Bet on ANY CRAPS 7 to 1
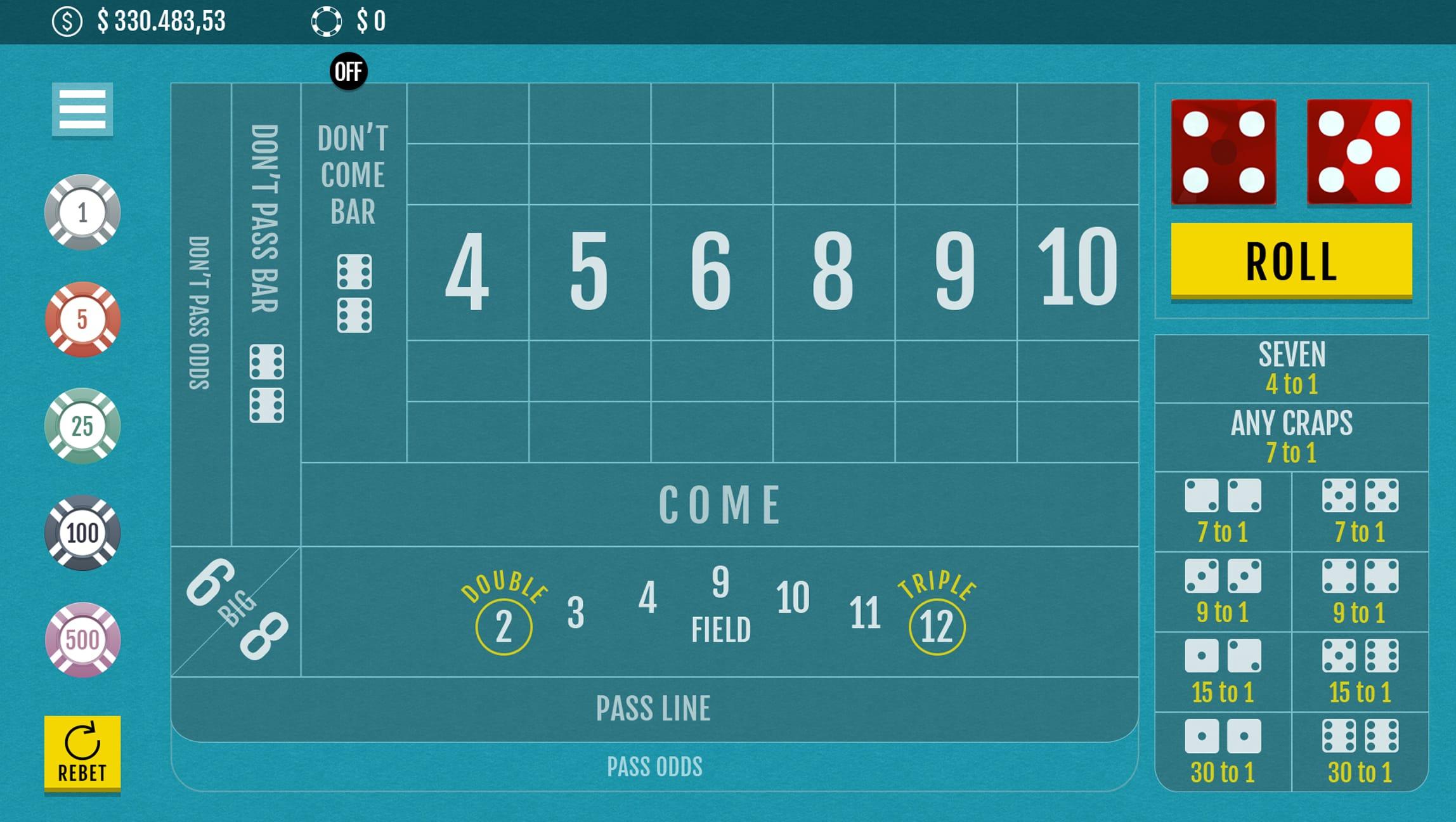 pyautogui.click(x=1291, y=437)
